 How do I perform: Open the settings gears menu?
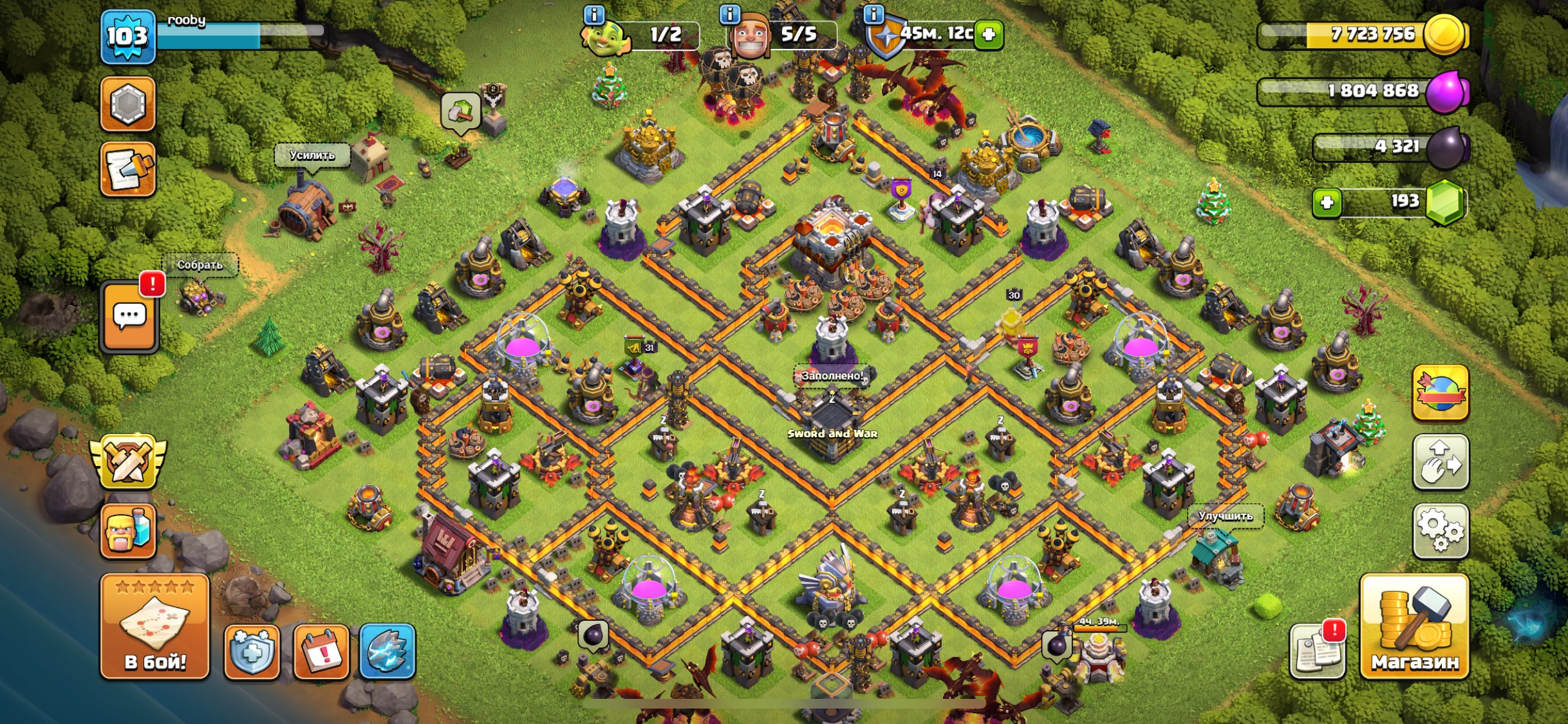[1441, 531]
